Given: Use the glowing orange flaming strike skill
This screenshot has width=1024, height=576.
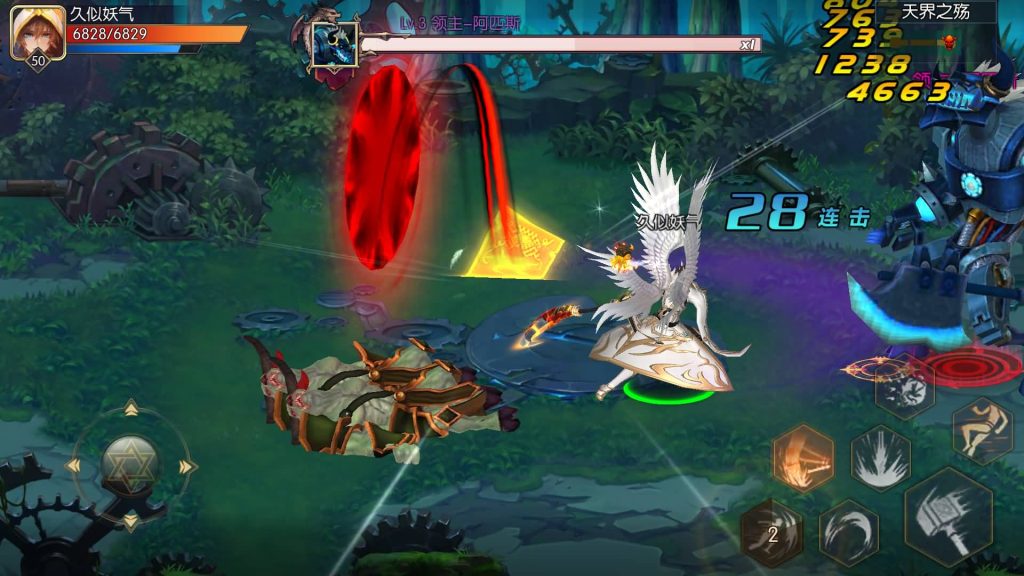Looking at the screenshot, I should (802, 458).
